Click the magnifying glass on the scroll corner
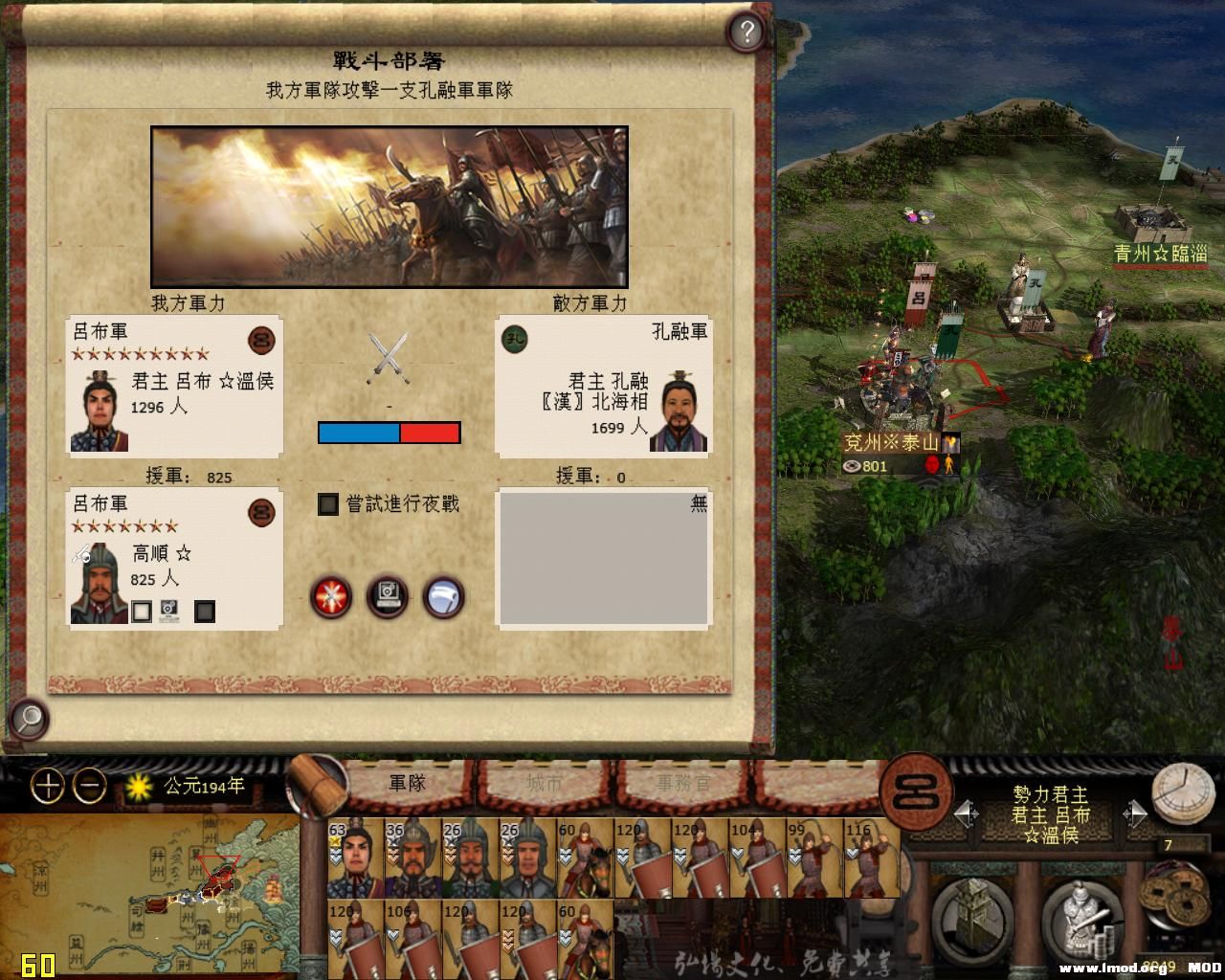 (29, 718)
